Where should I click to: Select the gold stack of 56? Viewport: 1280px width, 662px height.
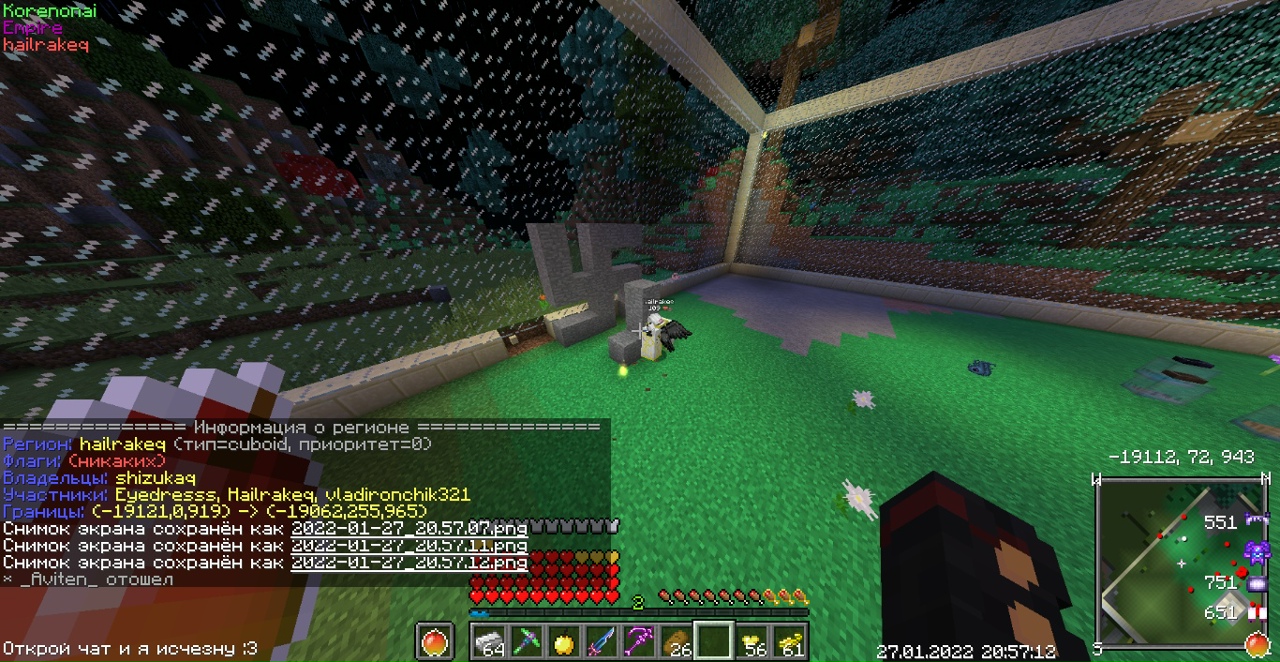click(752, 642)
